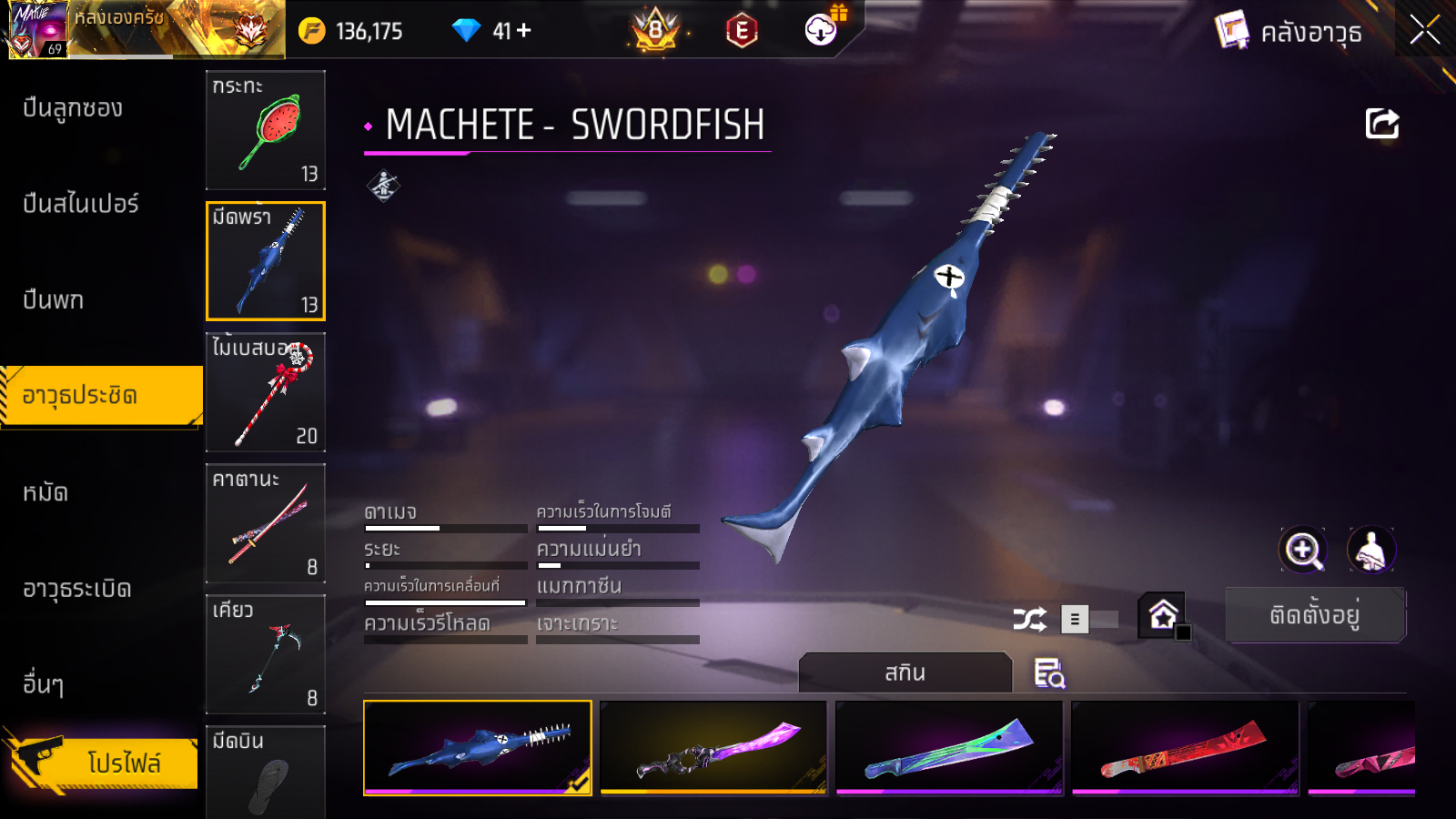The width and height of the screenshot is (1456, 819).
Task: Select the pistol category
Action: (x=54, y=300)
